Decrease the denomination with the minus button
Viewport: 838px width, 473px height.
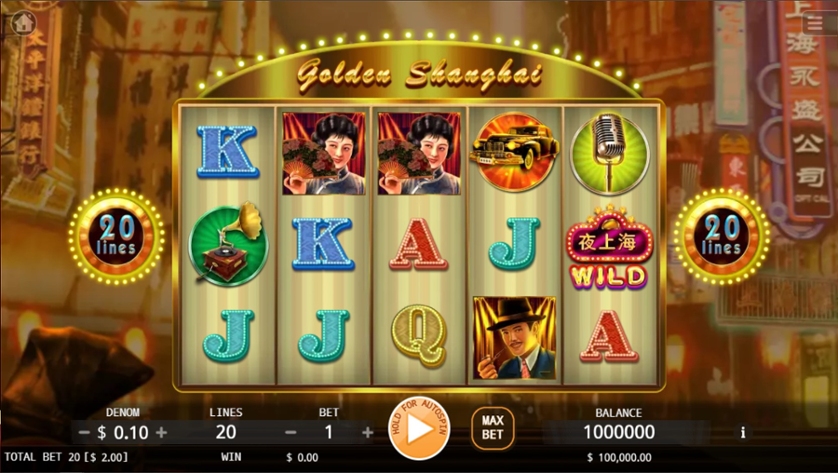click(85, 433)
